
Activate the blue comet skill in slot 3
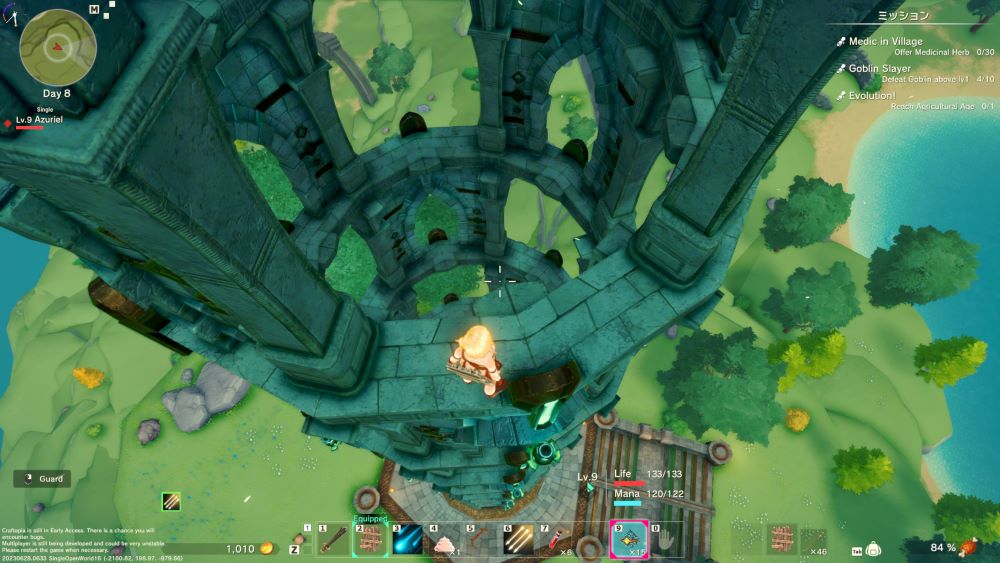(x=408, y=541)
